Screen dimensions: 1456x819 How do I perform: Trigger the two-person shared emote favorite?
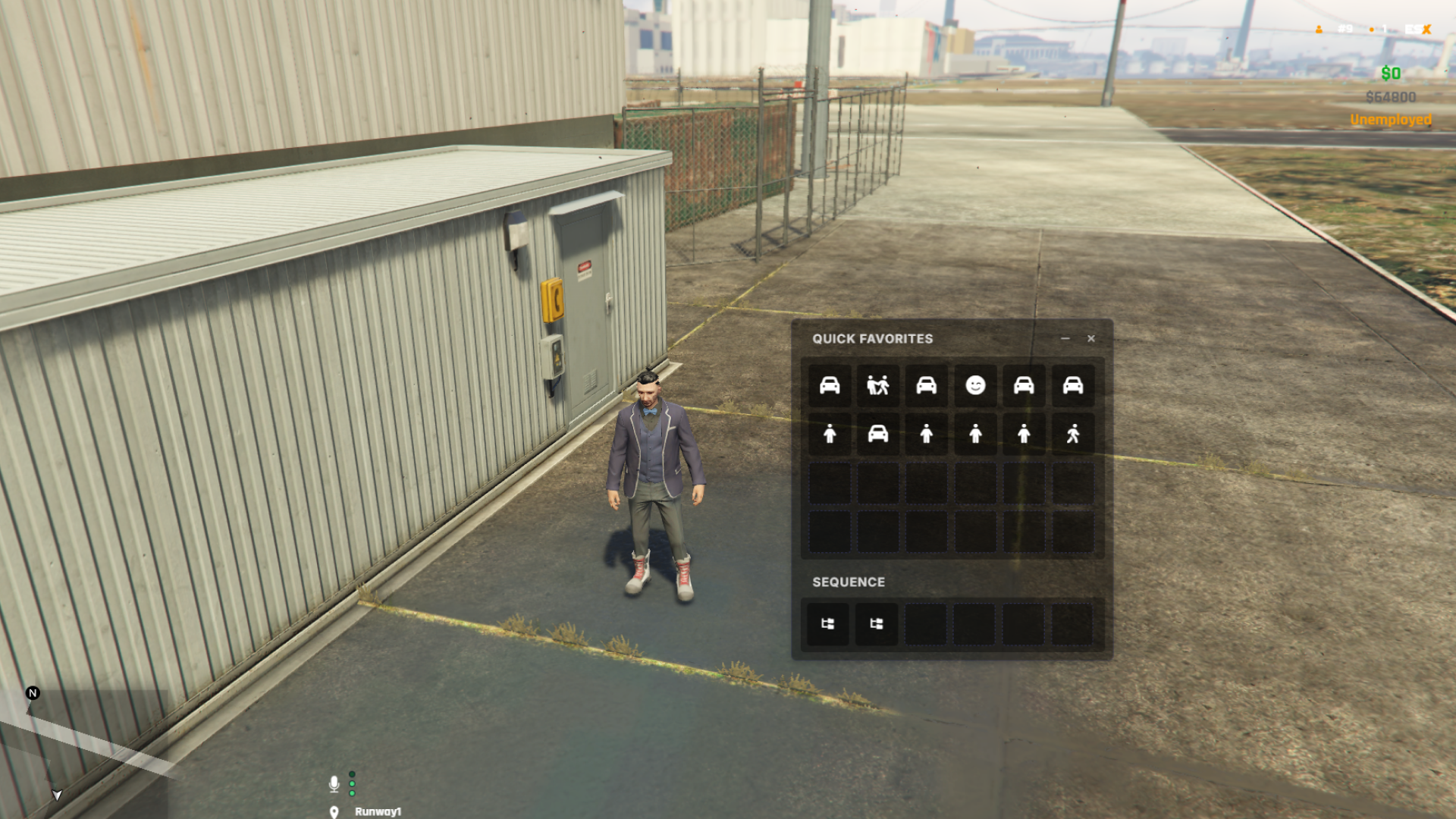877,386
